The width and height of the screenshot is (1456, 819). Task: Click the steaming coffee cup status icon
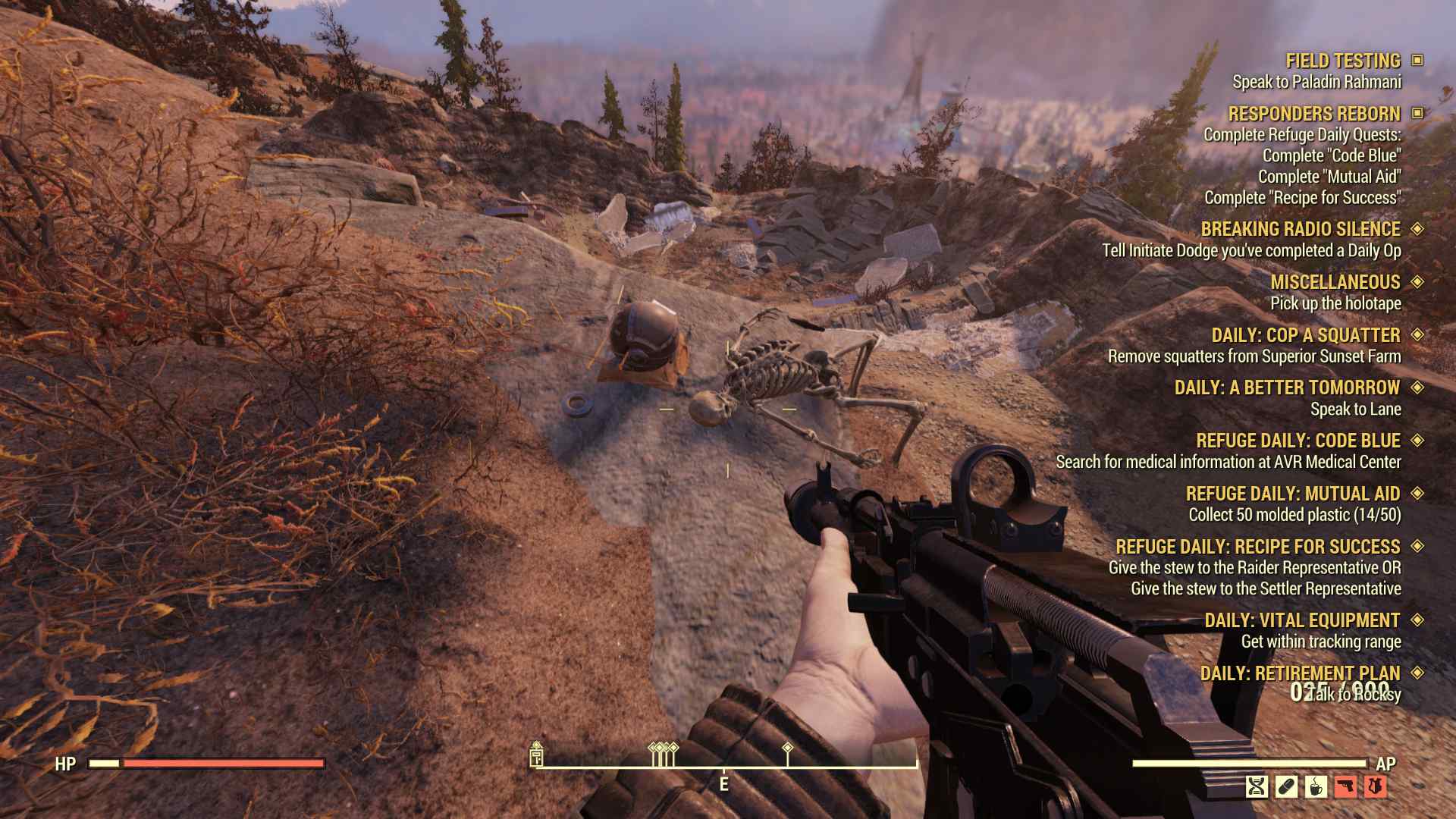(x=1316, y=786)
